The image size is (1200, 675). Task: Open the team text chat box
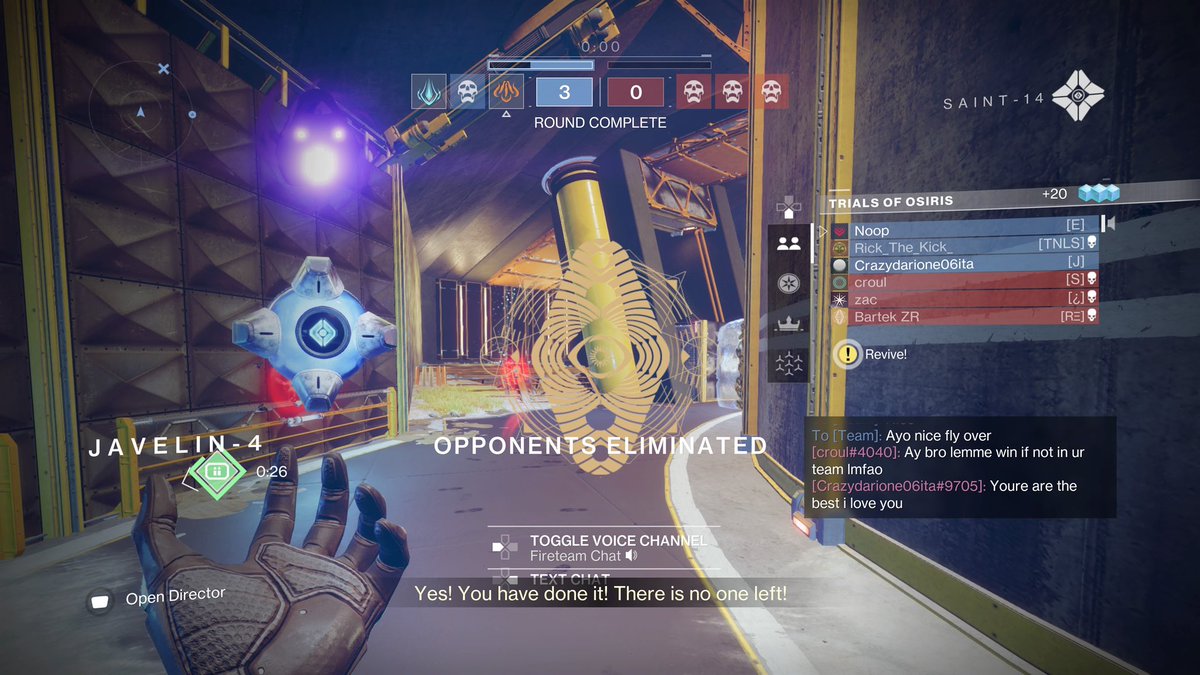click(x=959, y=468)
